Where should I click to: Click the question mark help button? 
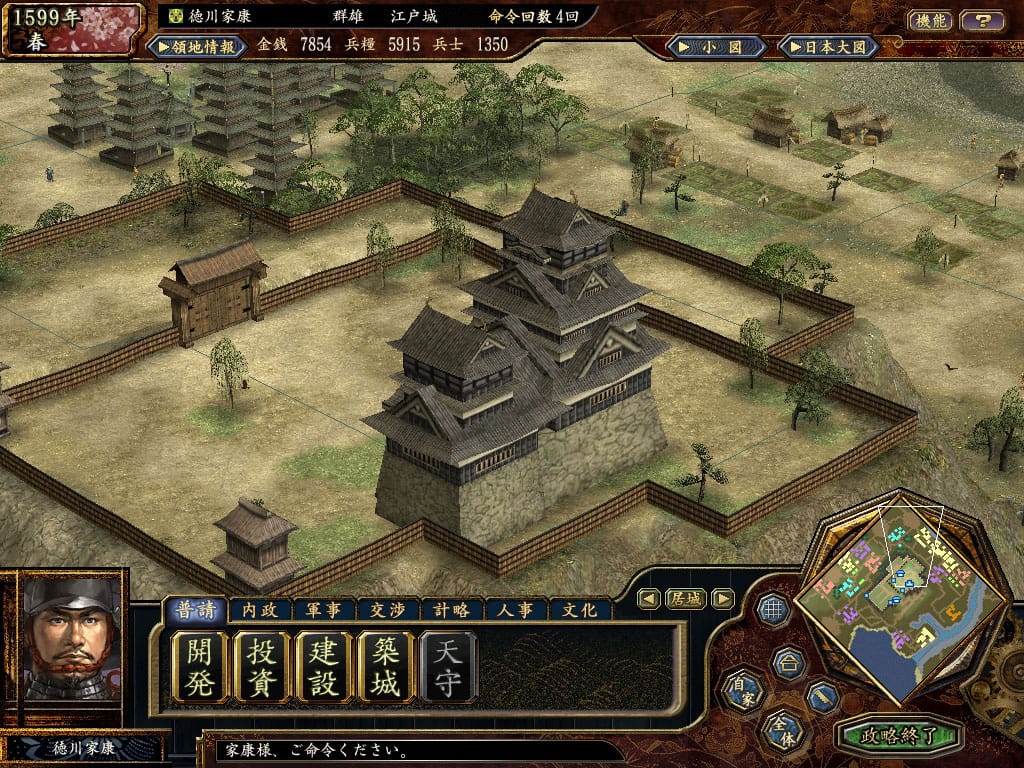coord(982,20)
